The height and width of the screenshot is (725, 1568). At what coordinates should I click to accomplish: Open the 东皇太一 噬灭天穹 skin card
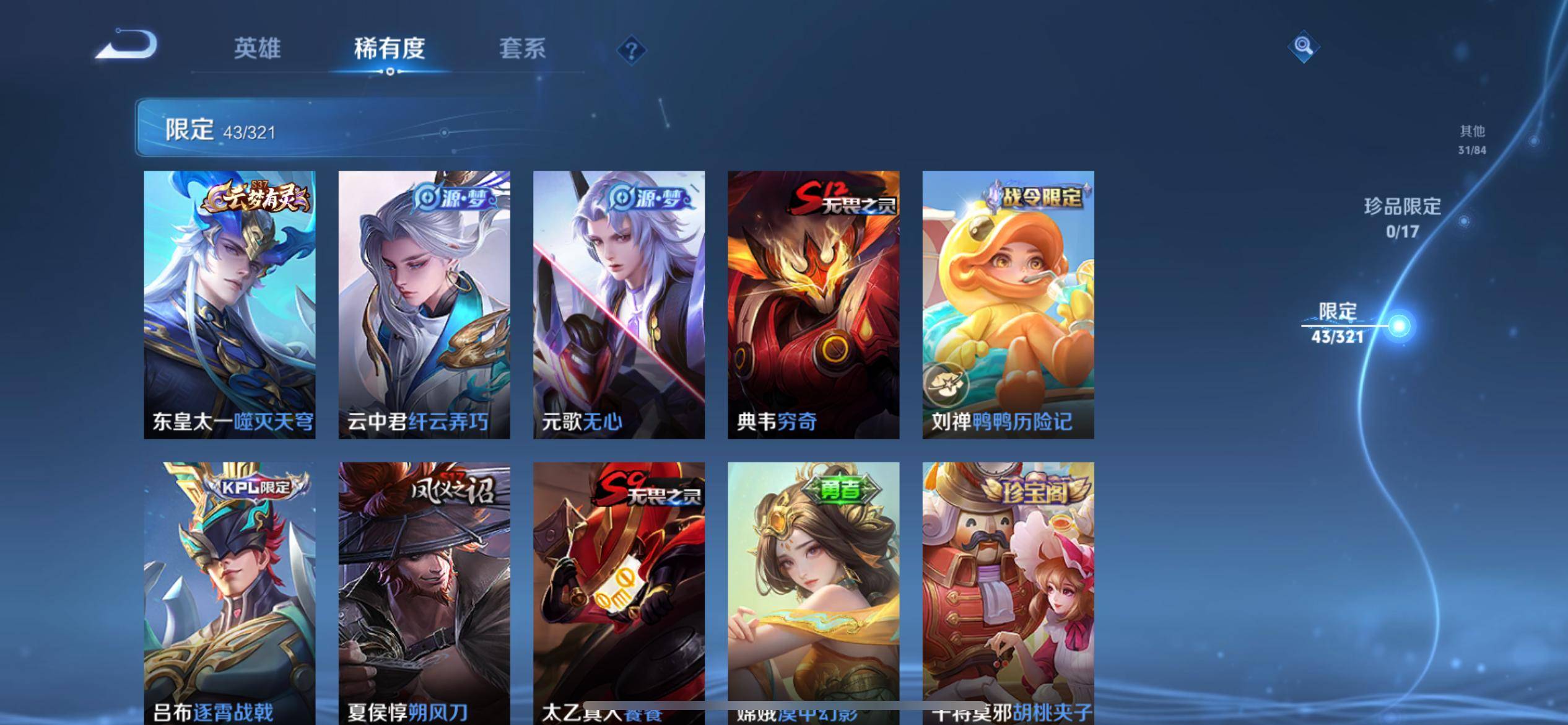230,304
